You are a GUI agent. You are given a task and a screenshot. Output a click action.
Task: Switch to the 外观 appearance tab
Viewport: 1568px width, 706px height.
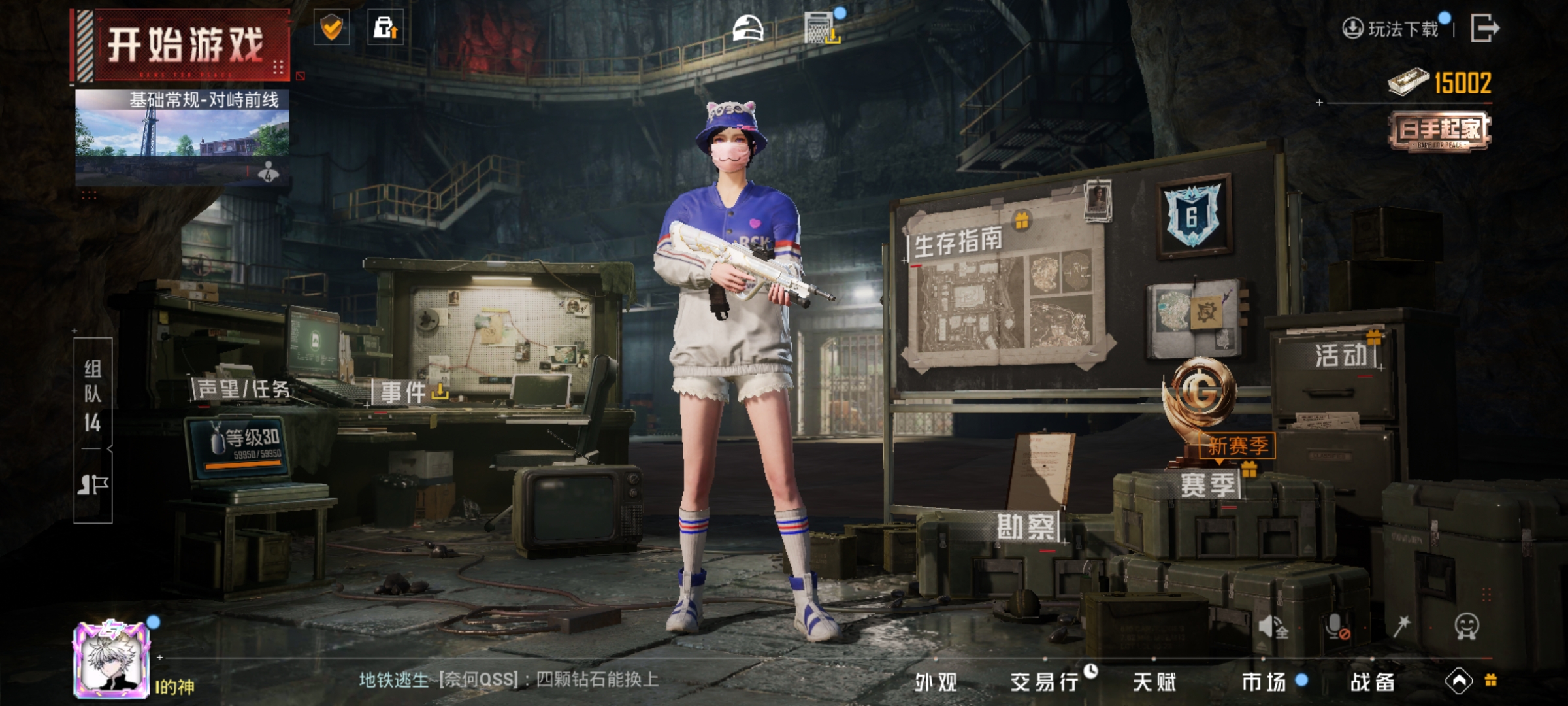936,682
